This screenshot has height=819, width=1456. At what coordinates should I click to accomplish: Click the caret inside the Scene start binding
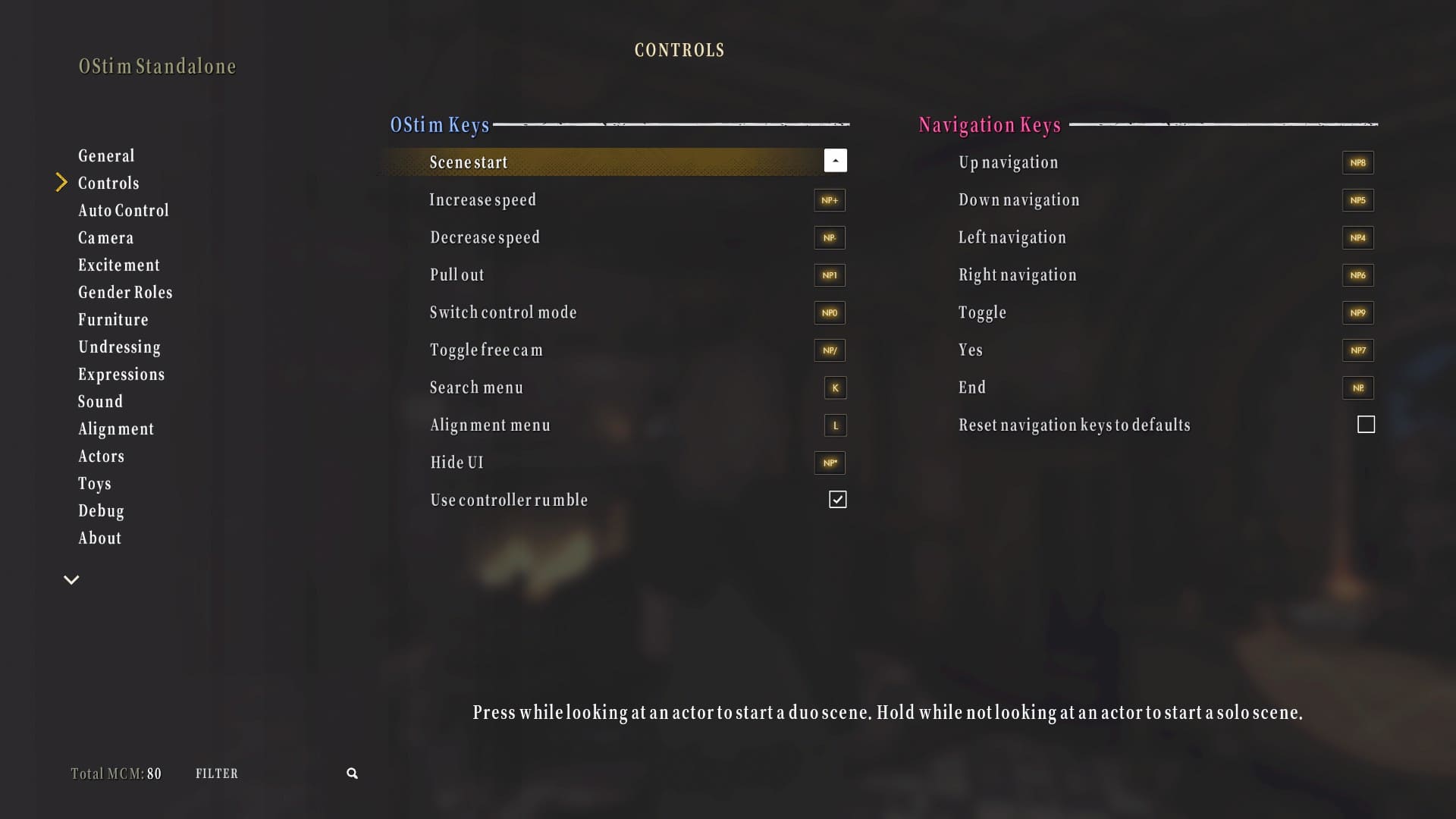pos(835,160)
